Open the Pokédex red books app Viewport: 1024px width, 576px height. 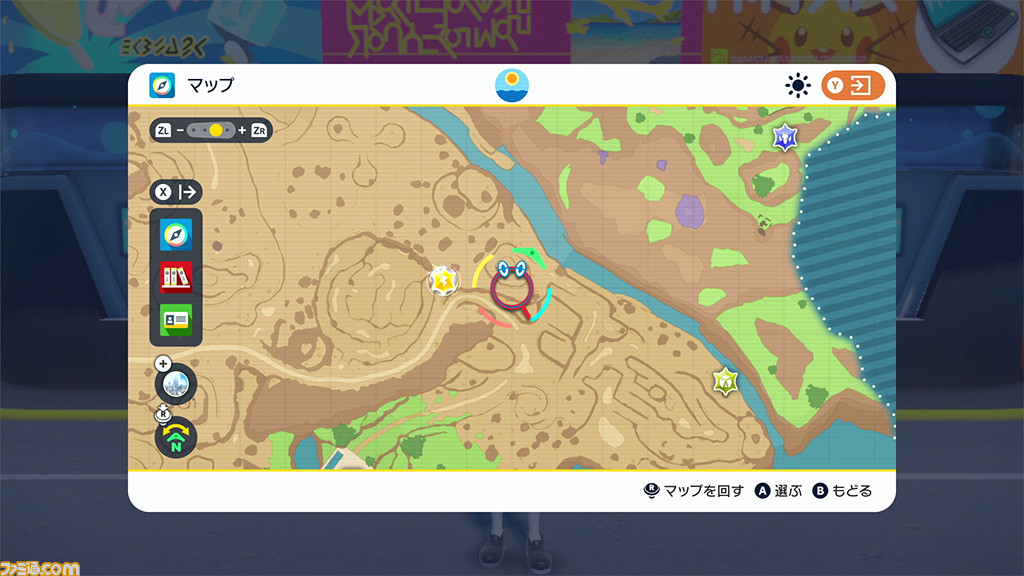click(x=176, y=277)
